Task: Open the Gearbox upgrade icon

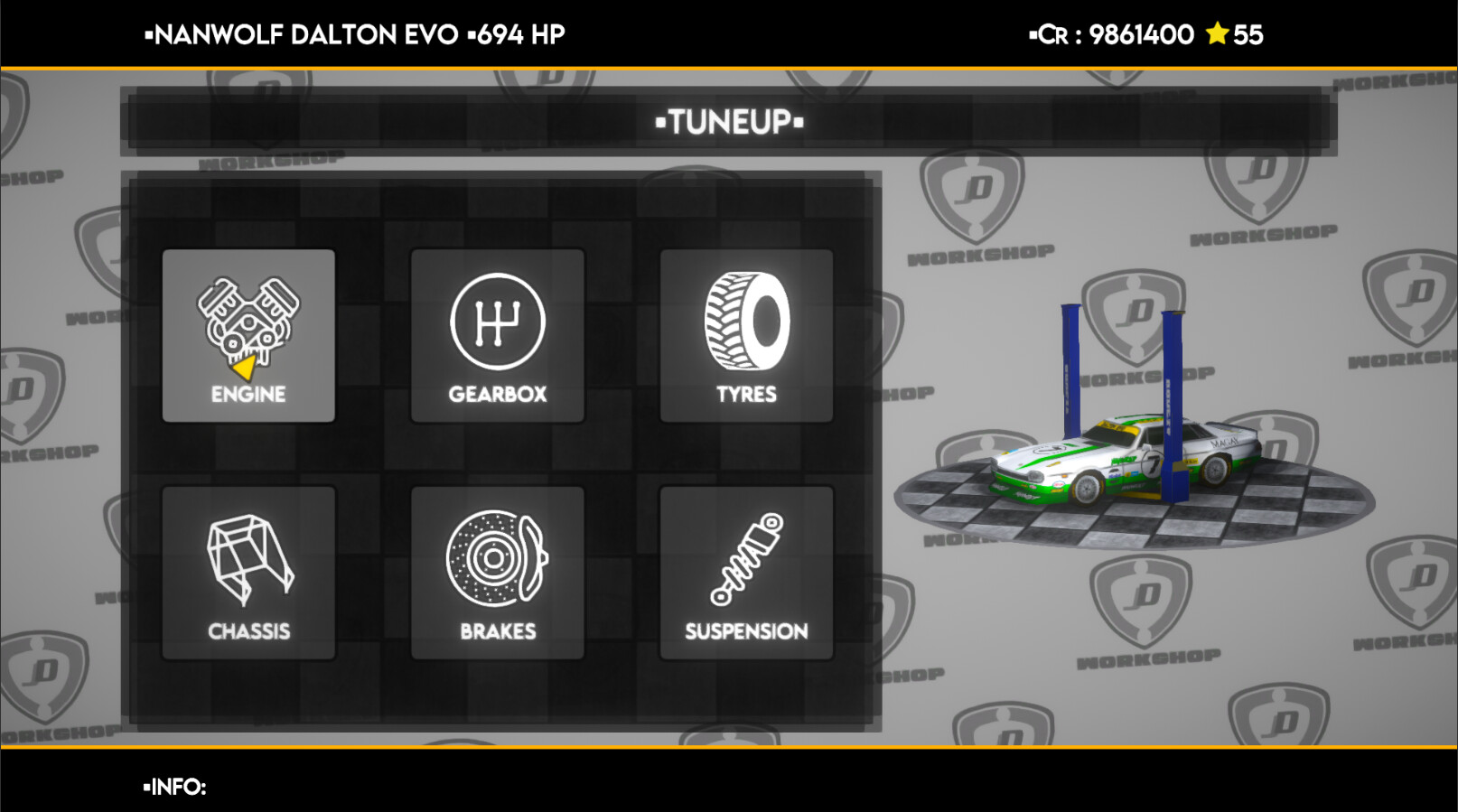Action: (x=497, y=321)
